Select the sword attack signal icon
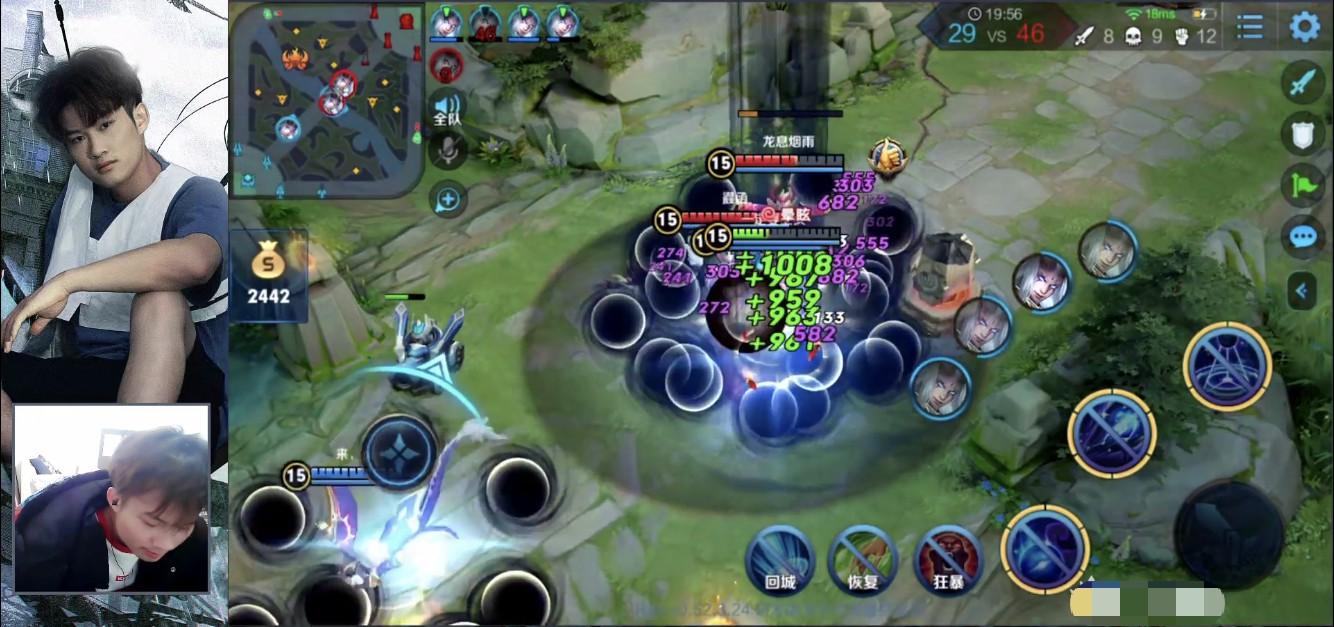 point(1302,82)
